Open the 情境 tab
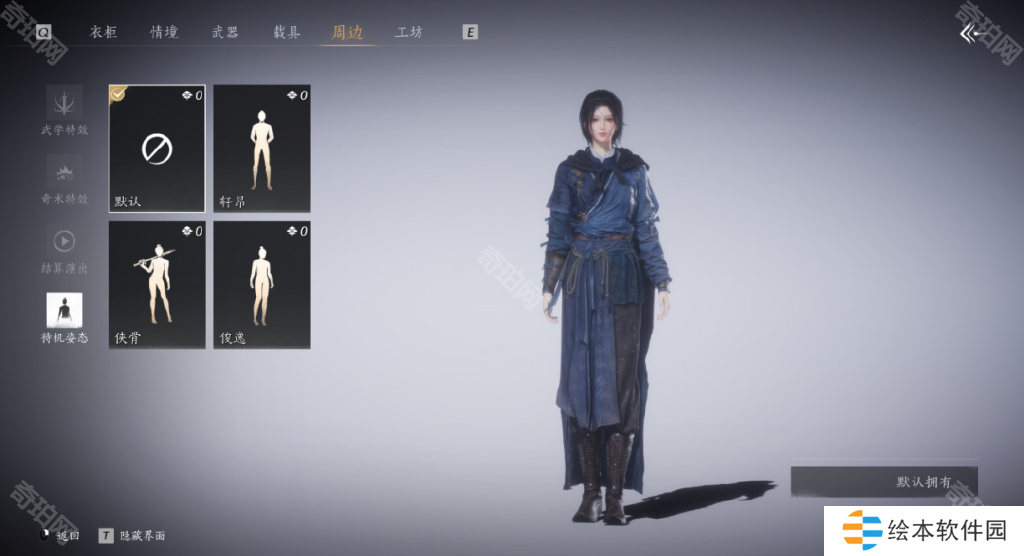The width and height of the screenshot is (1024, 556). click(x=164, y=32)
